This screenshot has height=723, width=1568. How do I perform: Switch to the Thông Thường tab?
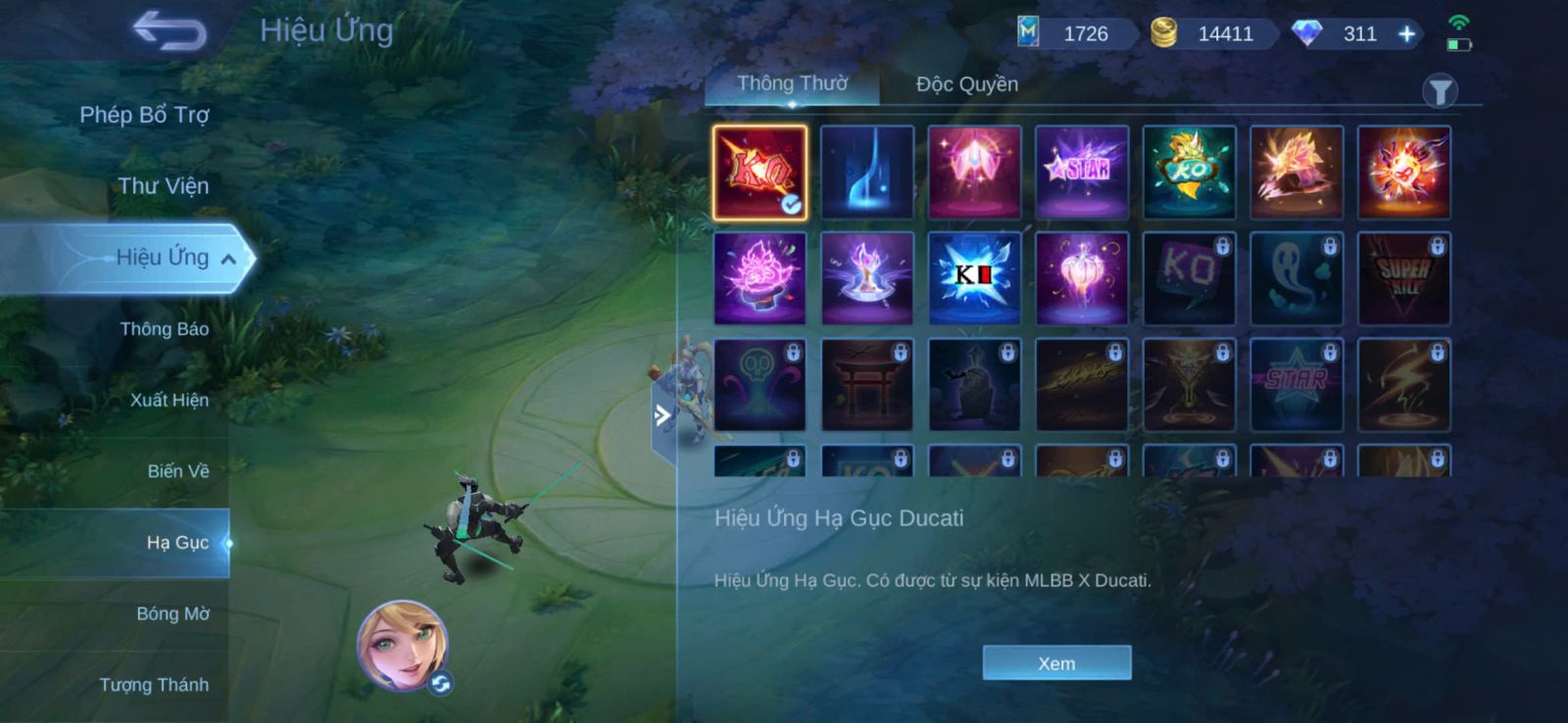coord(792,83)
